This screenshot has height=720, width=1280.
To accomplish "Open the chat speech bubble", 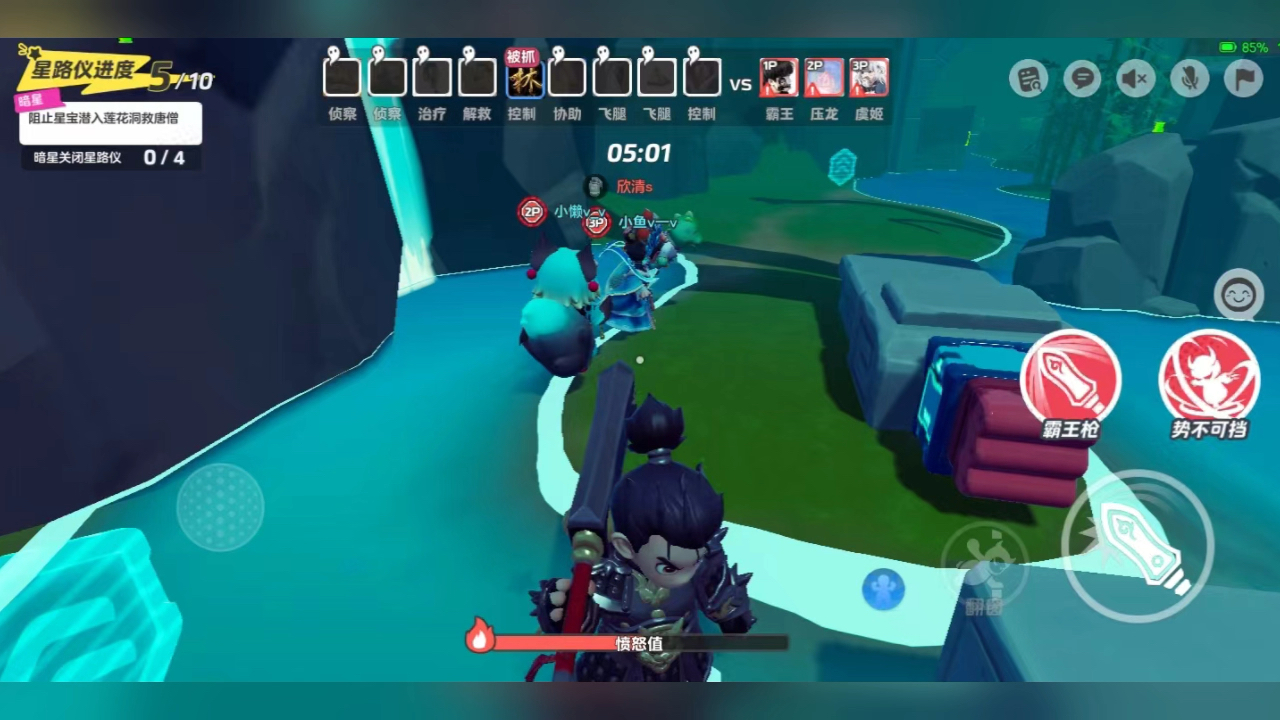I will coord(1082,78).
